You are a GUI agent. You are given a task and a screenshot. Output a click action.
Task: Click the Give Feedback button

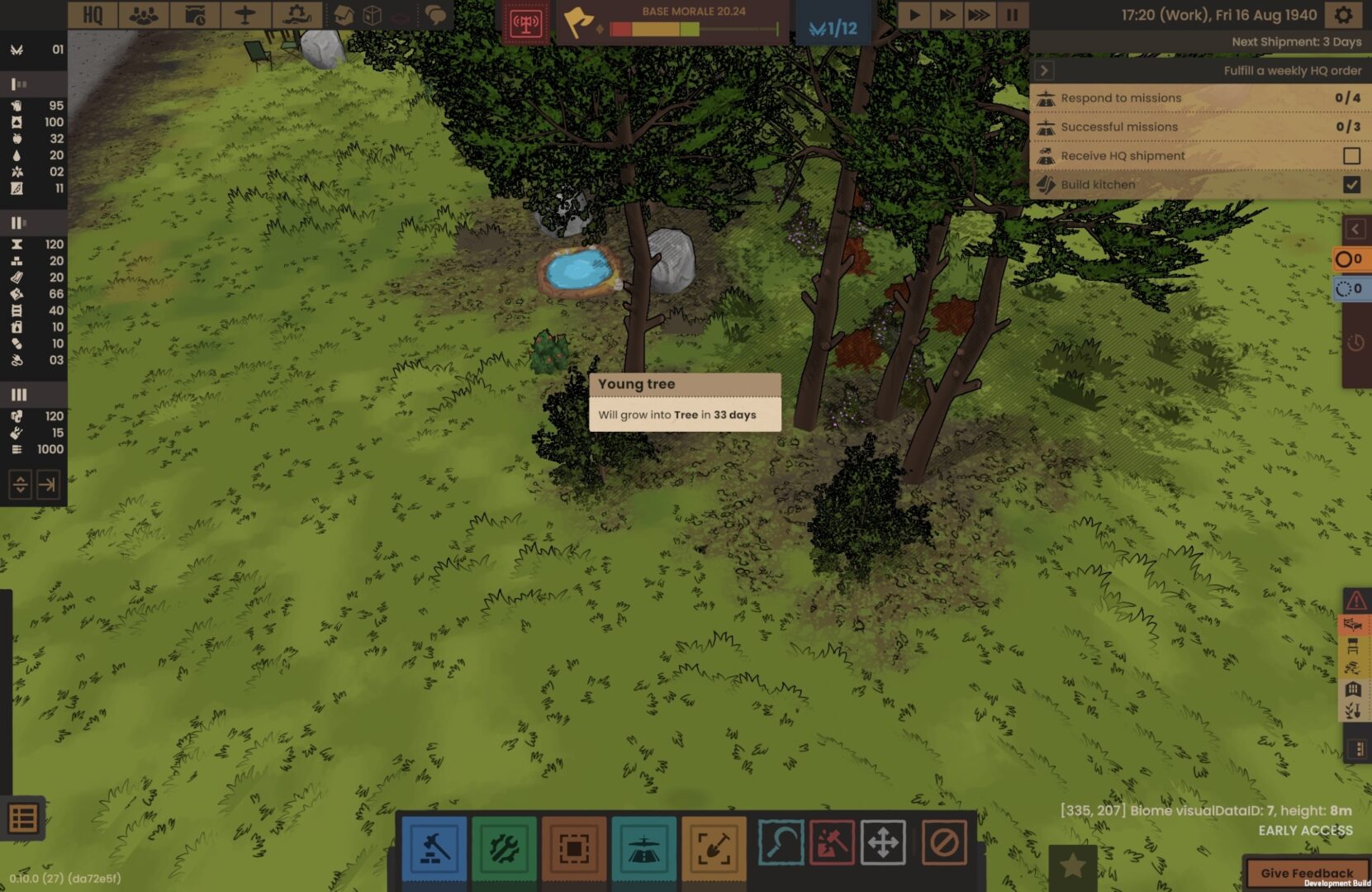point(1307,873)
